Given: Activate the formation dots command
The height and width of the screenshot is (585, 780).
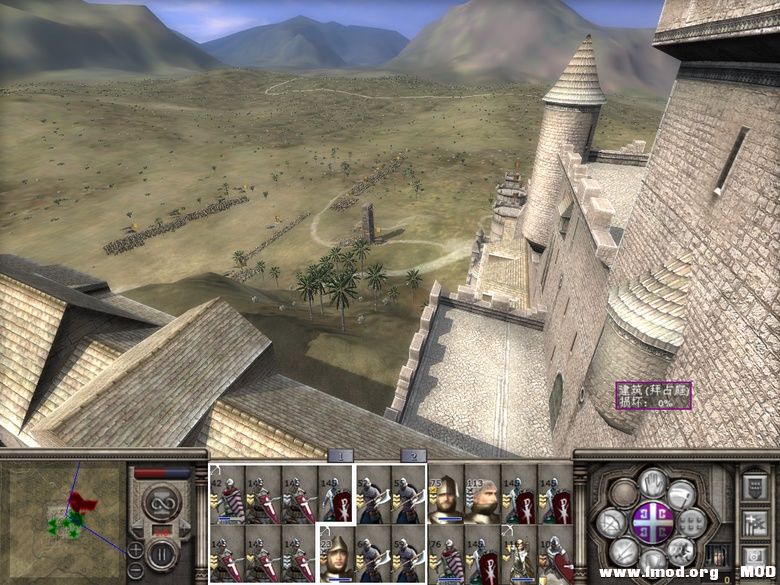Looking at the screenshot, I should (693, 522).
